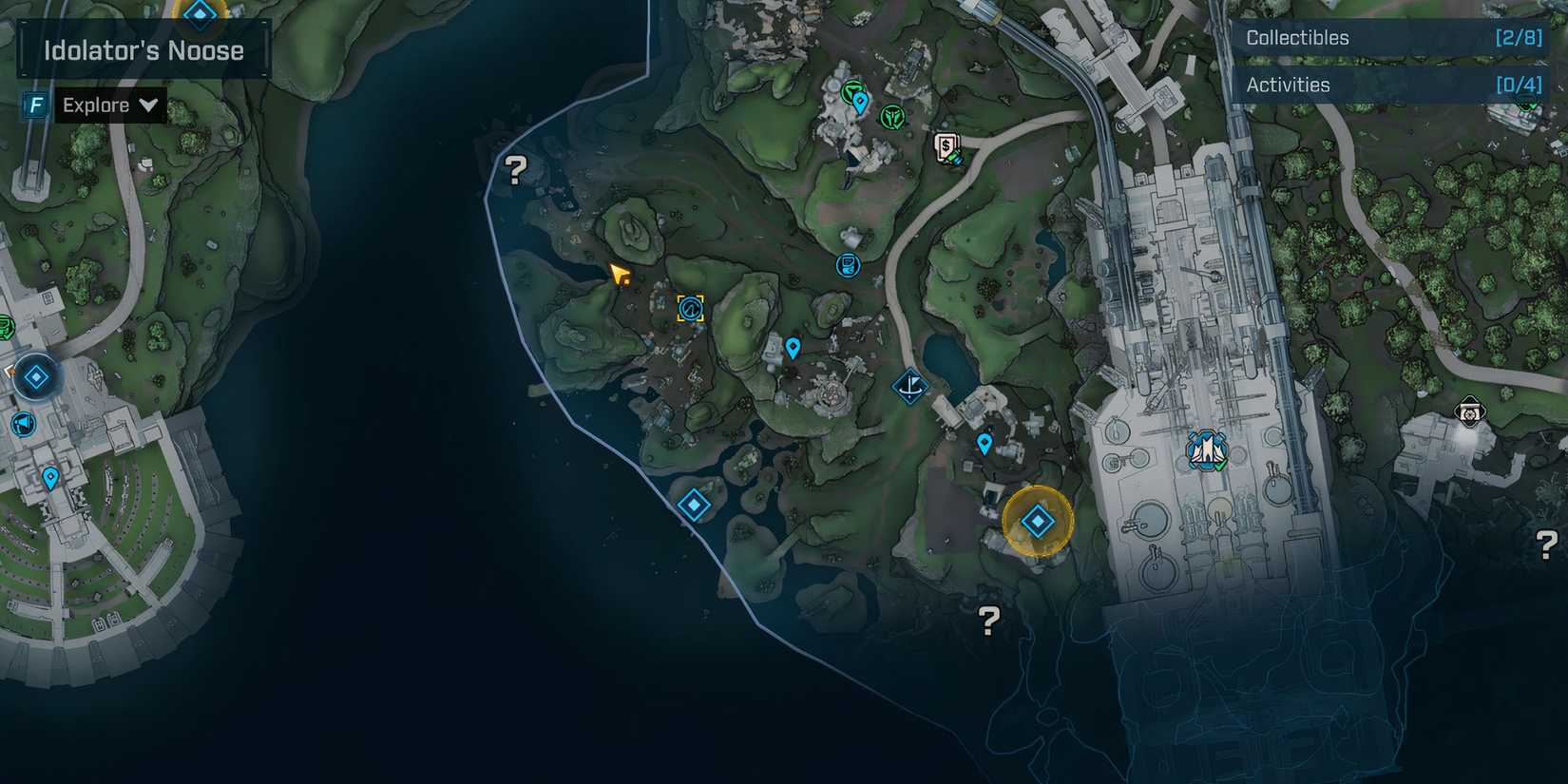Click the datapad intel marker
Screen dimensions: 1568x784
tap(847, 265)
